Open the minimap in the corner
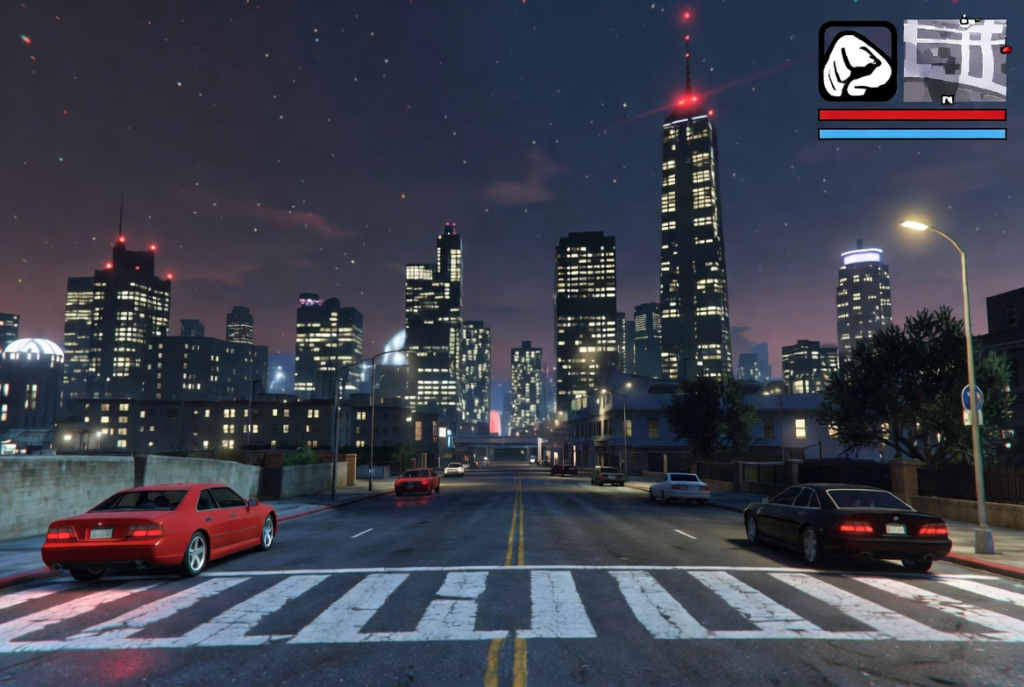Screen dimensions: 1024x687 954,61
